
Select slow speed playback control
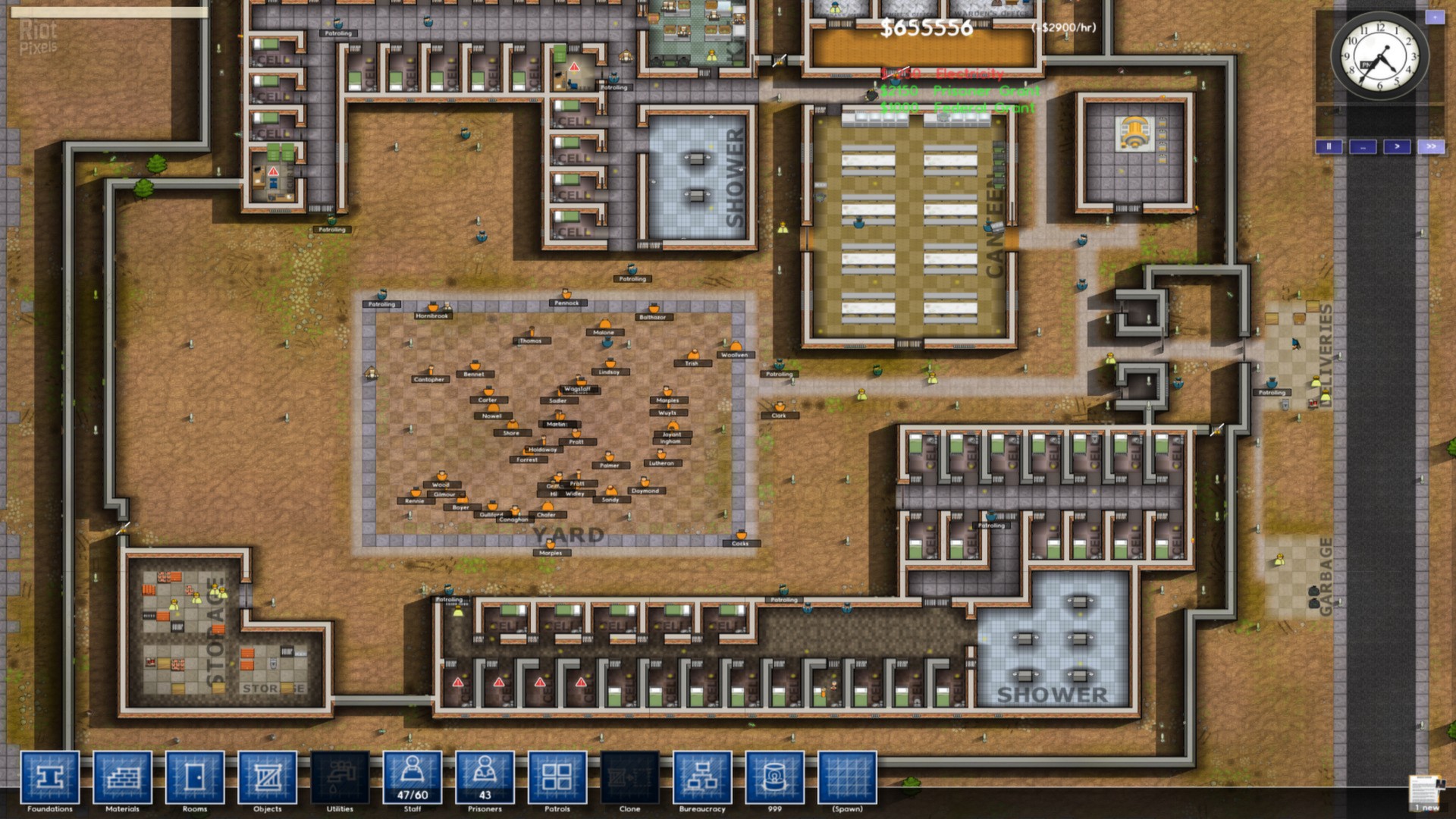pos(1363,147)
